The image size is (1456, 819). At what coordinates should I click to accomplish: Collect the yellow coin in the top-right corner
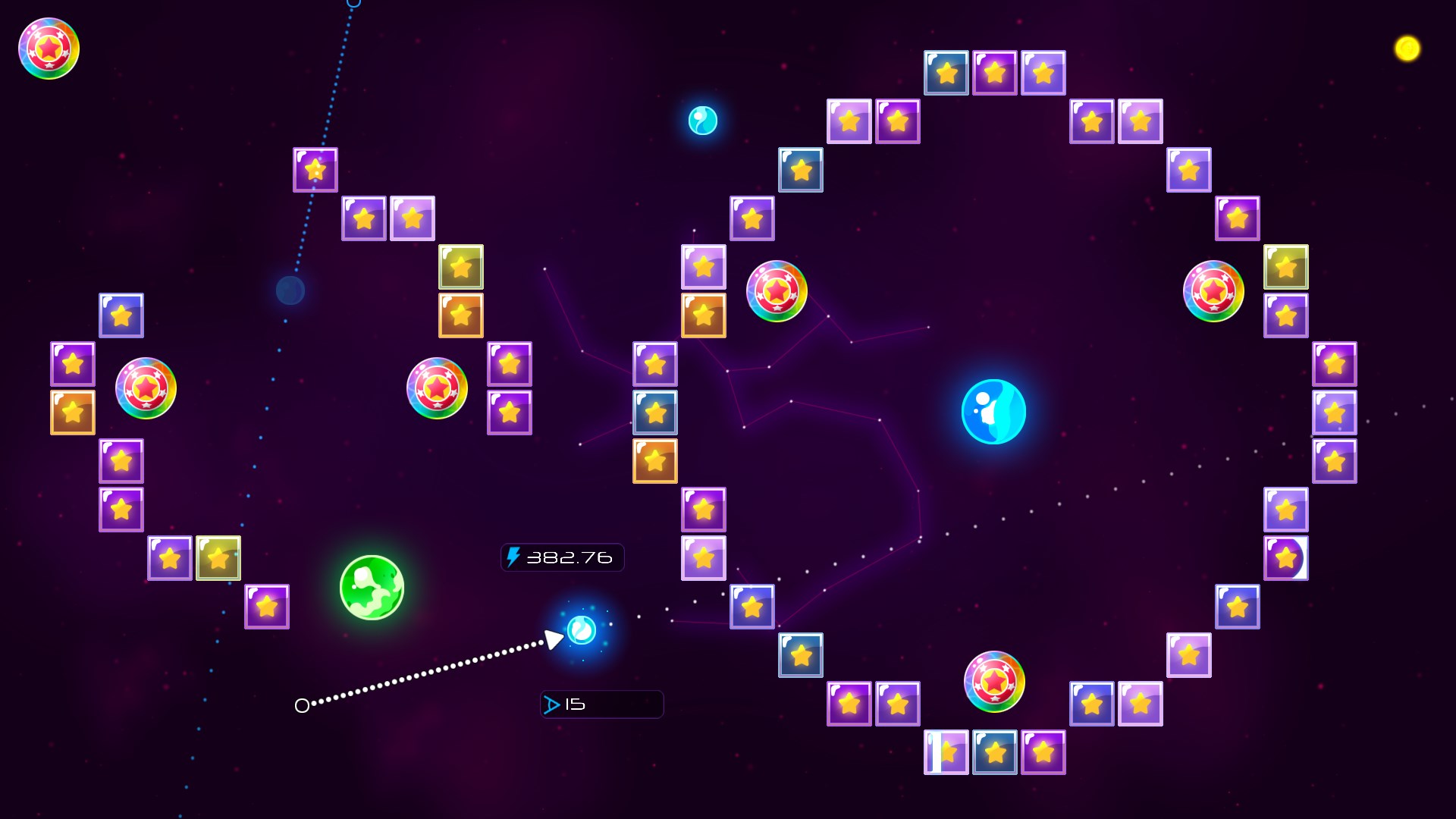[1408, 49]
